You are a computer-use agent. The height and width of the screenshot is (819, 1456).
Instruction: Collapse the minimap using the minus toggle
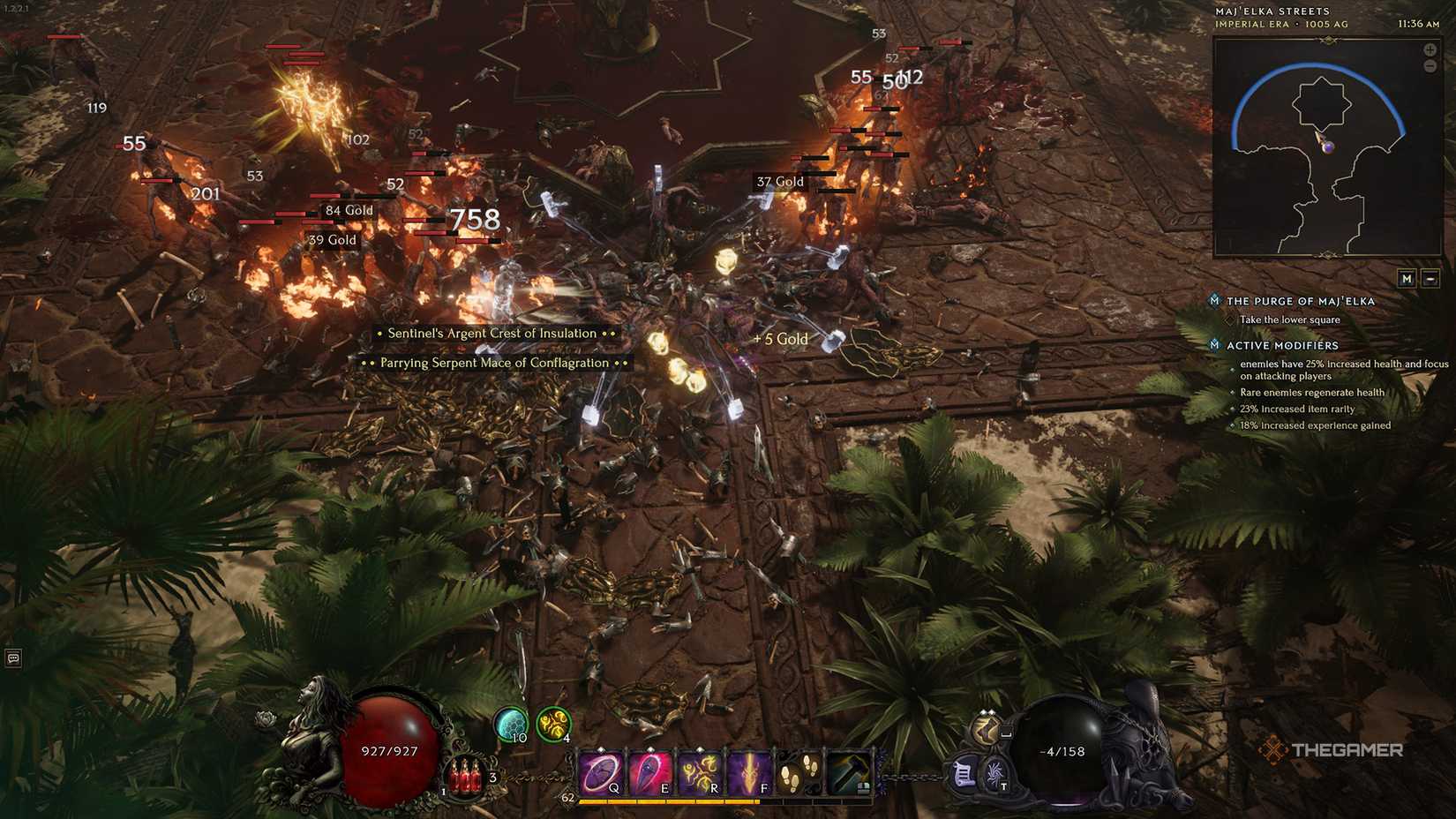pos(1430,279)
